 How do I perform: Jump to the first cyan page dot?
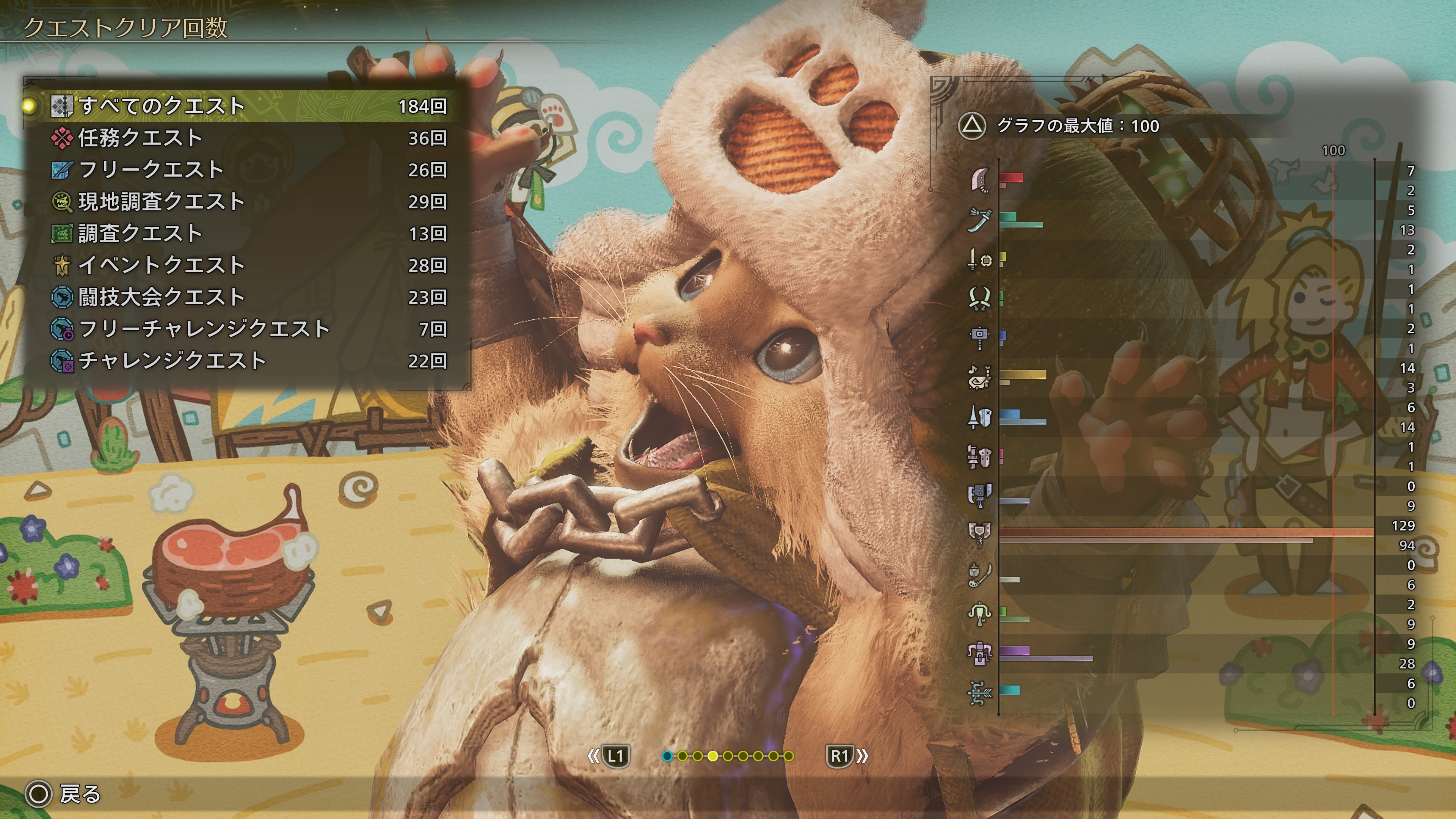[x=667, y=756]
